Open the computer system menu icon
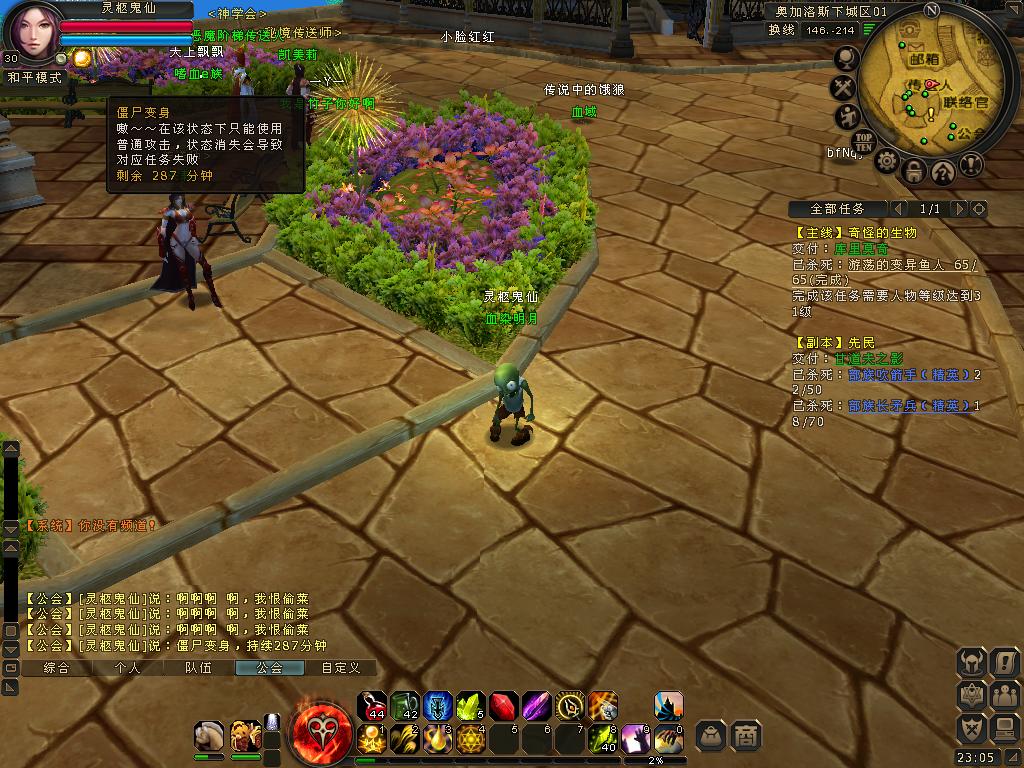Screen dimensions: 1024x768 1004,728
